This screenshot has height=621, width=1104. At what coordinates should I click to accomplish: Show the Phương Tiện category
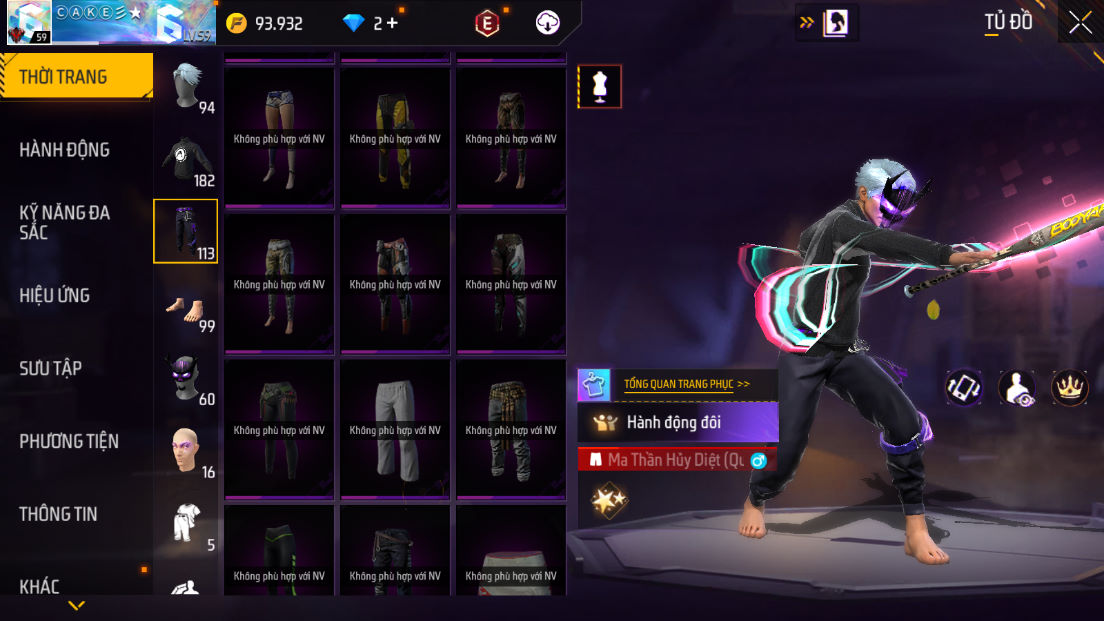click(69, 441)
